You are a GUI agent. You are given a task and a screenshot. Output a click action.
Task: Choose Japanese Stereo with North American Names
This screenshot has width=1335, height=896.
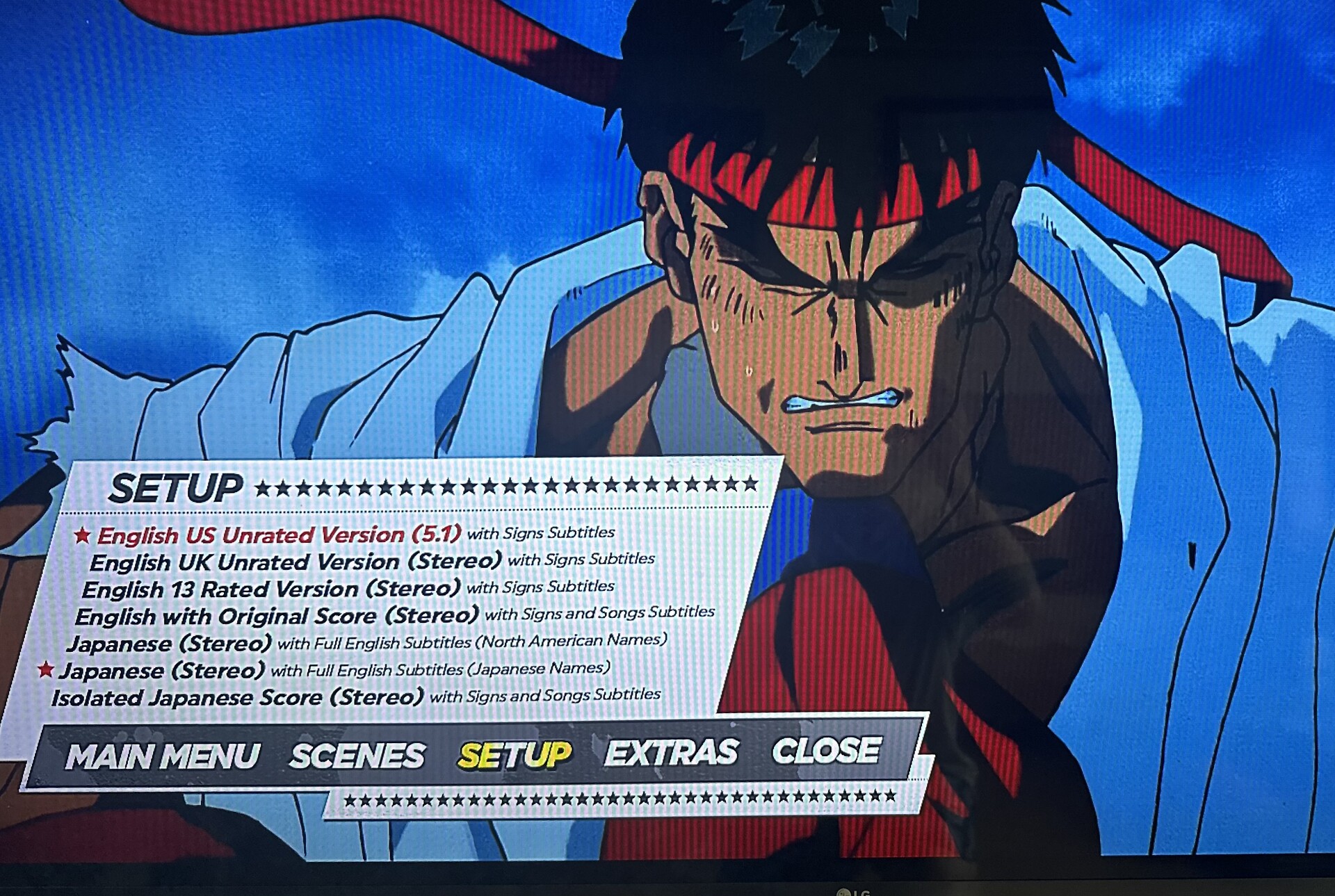(169, 644)
